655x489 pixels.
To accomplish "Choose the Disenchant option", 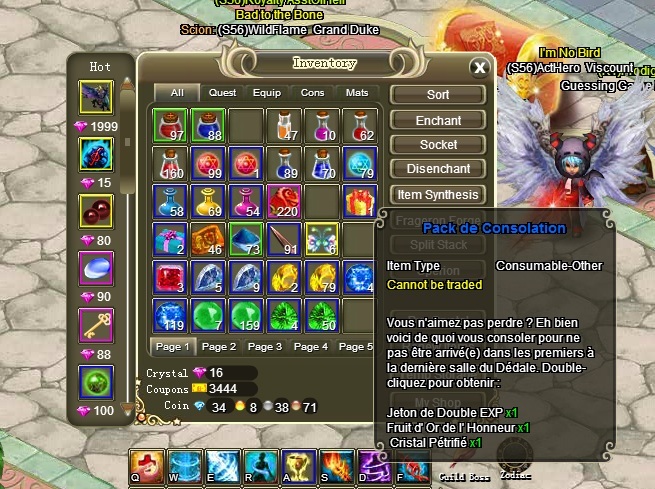I will pyautogui.click(x=438, y=169).
